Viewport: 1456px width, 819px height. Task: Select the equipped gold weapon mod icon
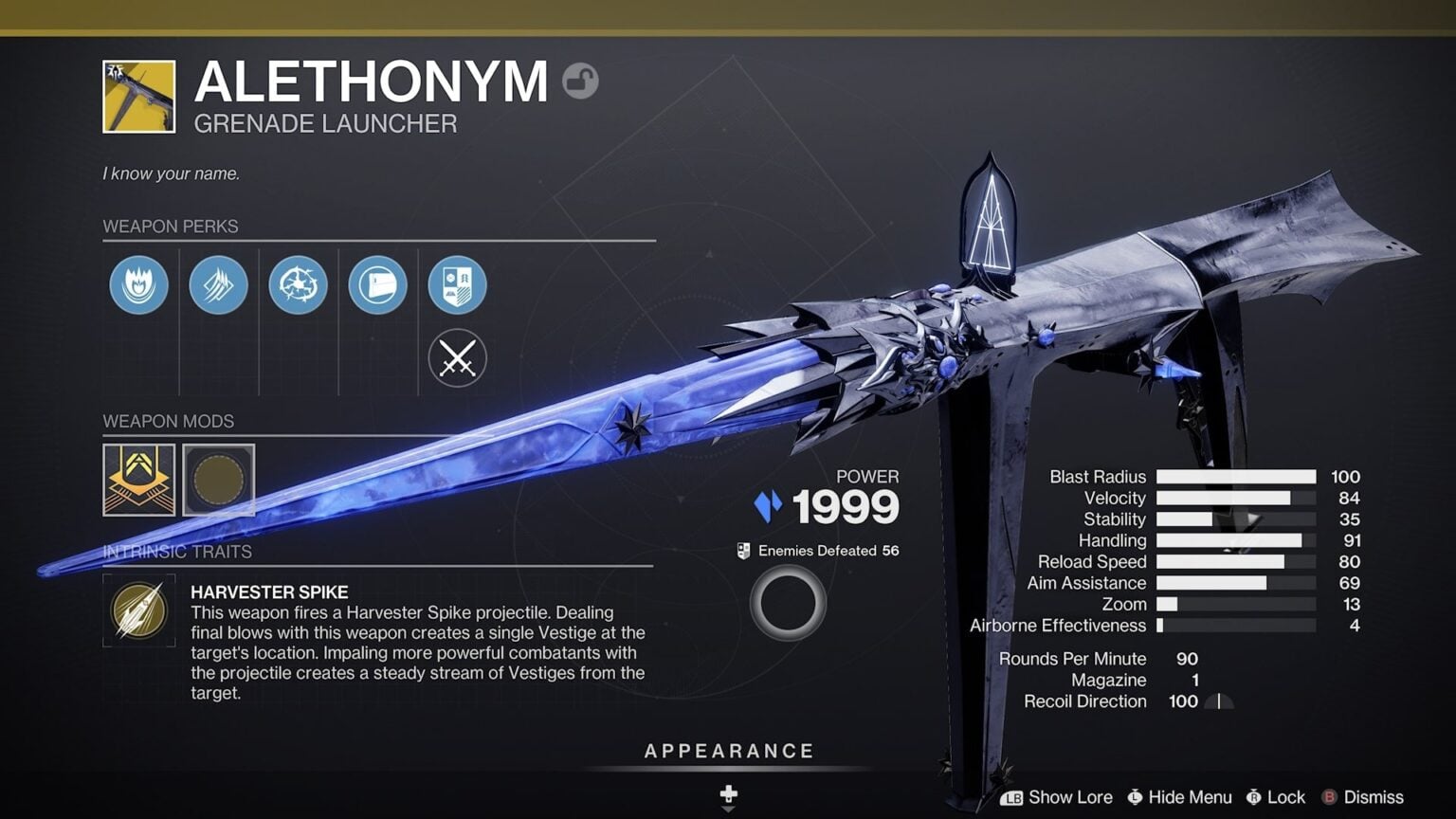tap(139, 481)
